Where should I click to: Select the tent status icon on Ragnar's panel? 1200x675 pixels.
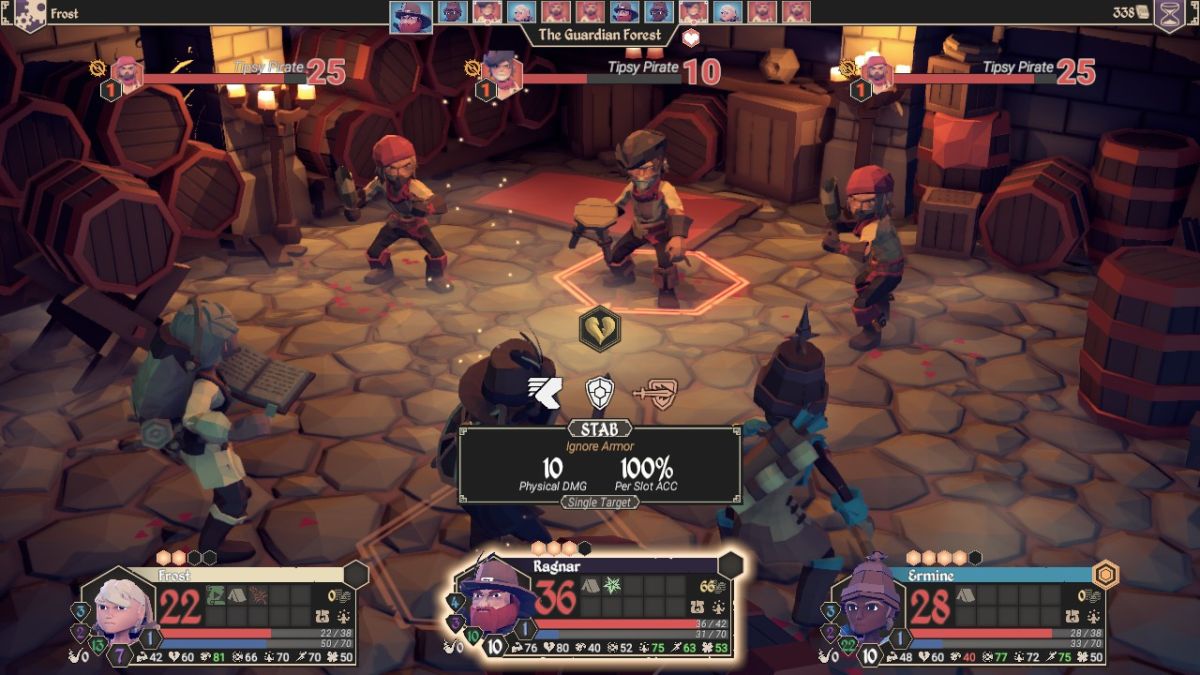(x=591, y=585)
